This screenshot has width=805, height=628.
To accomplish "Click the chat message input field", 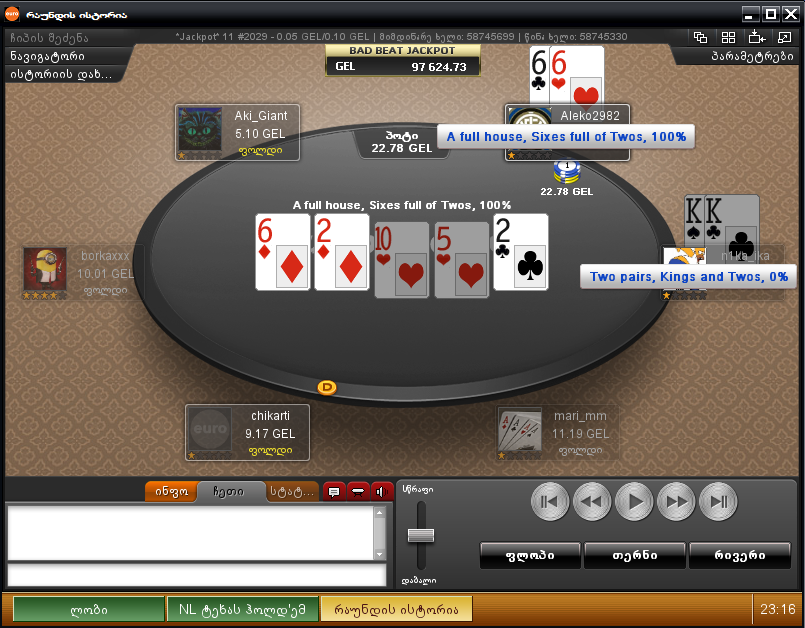I will [x=196, y=575].
